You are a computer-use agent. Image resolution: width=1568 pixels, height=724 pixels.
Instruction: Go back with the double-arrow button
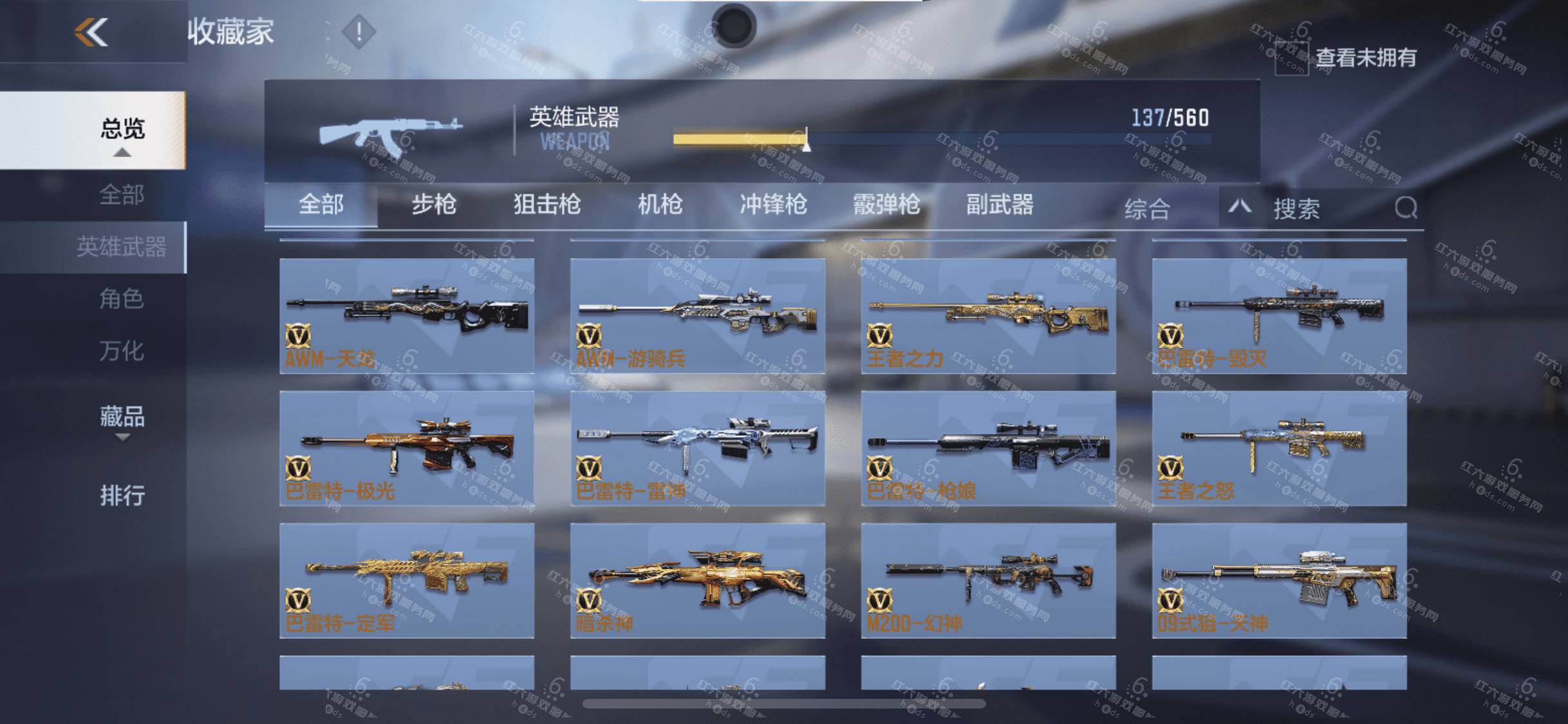click(91, 32)
